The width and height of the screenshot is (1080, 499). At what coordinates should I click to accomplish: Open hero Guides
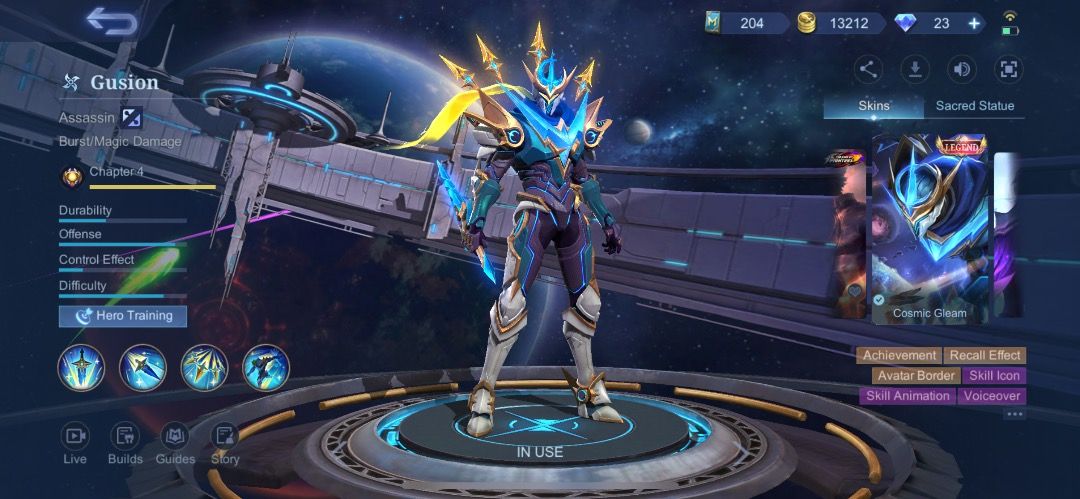click(175, 444)
